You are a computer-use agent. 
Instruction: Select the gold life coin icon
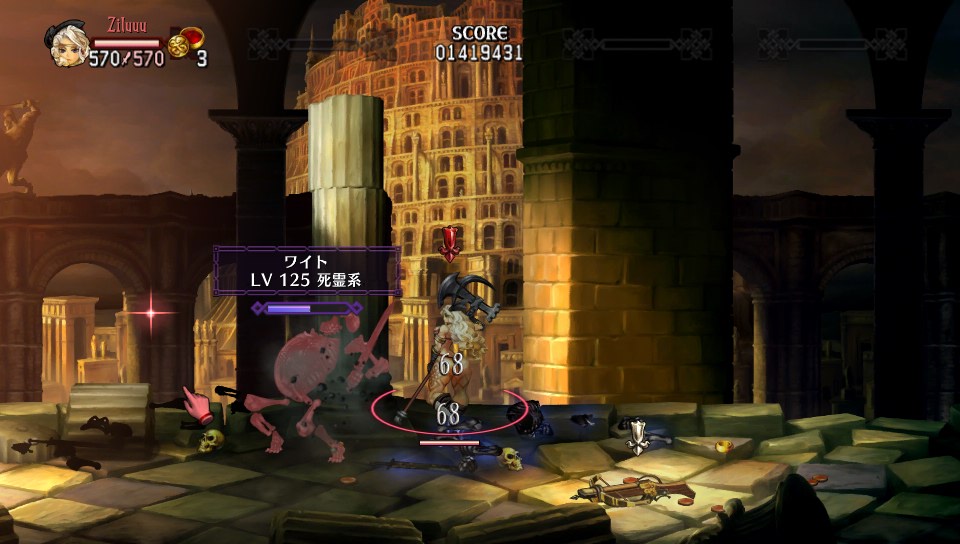pyautogui.click(x=179, y=47)
